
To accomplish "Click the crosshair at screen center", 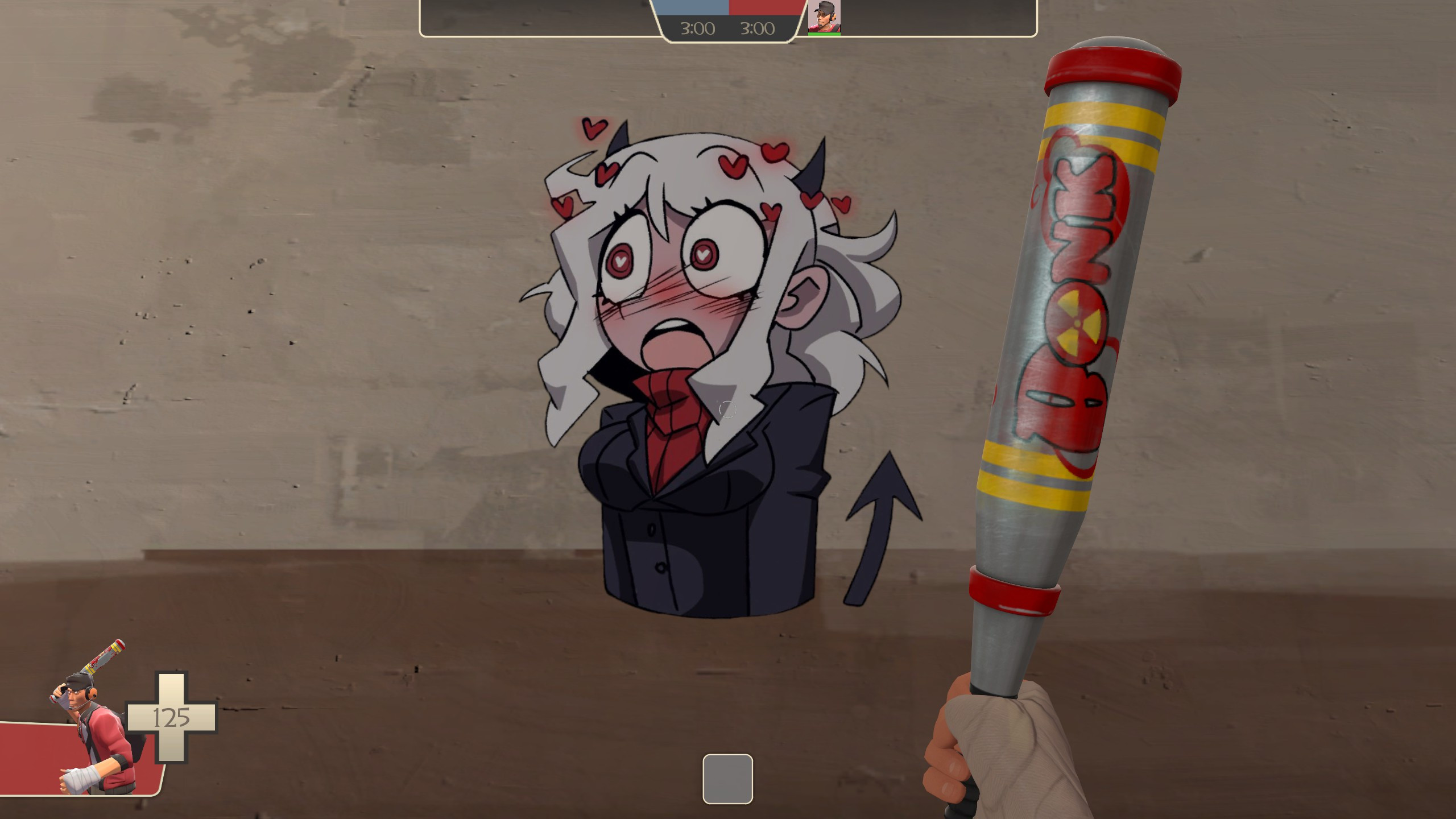I will point(728,409).
